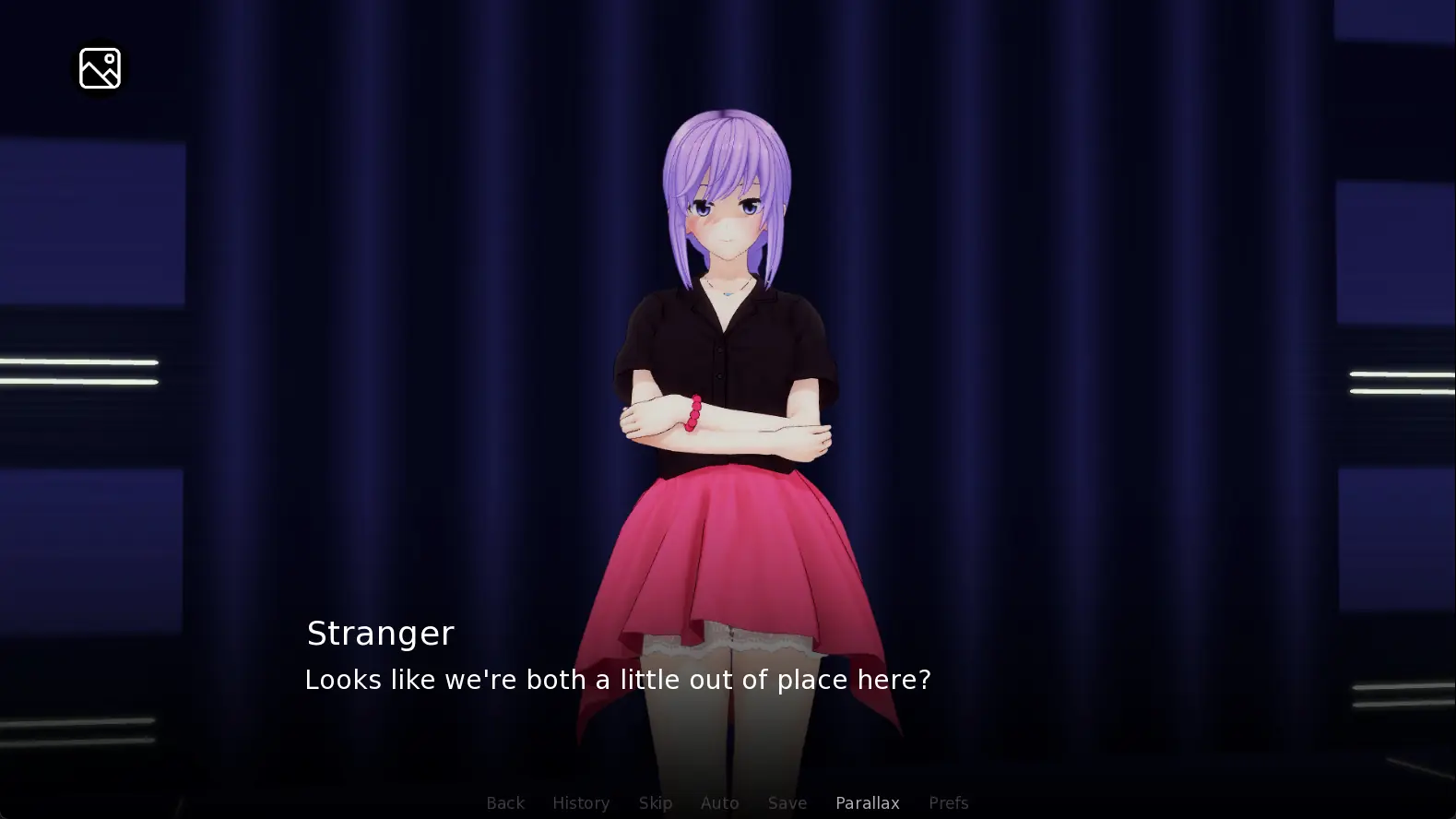The height and width of the screenshot is (819, 1456).
Task: Open the Save game menu
Action: 787,803
